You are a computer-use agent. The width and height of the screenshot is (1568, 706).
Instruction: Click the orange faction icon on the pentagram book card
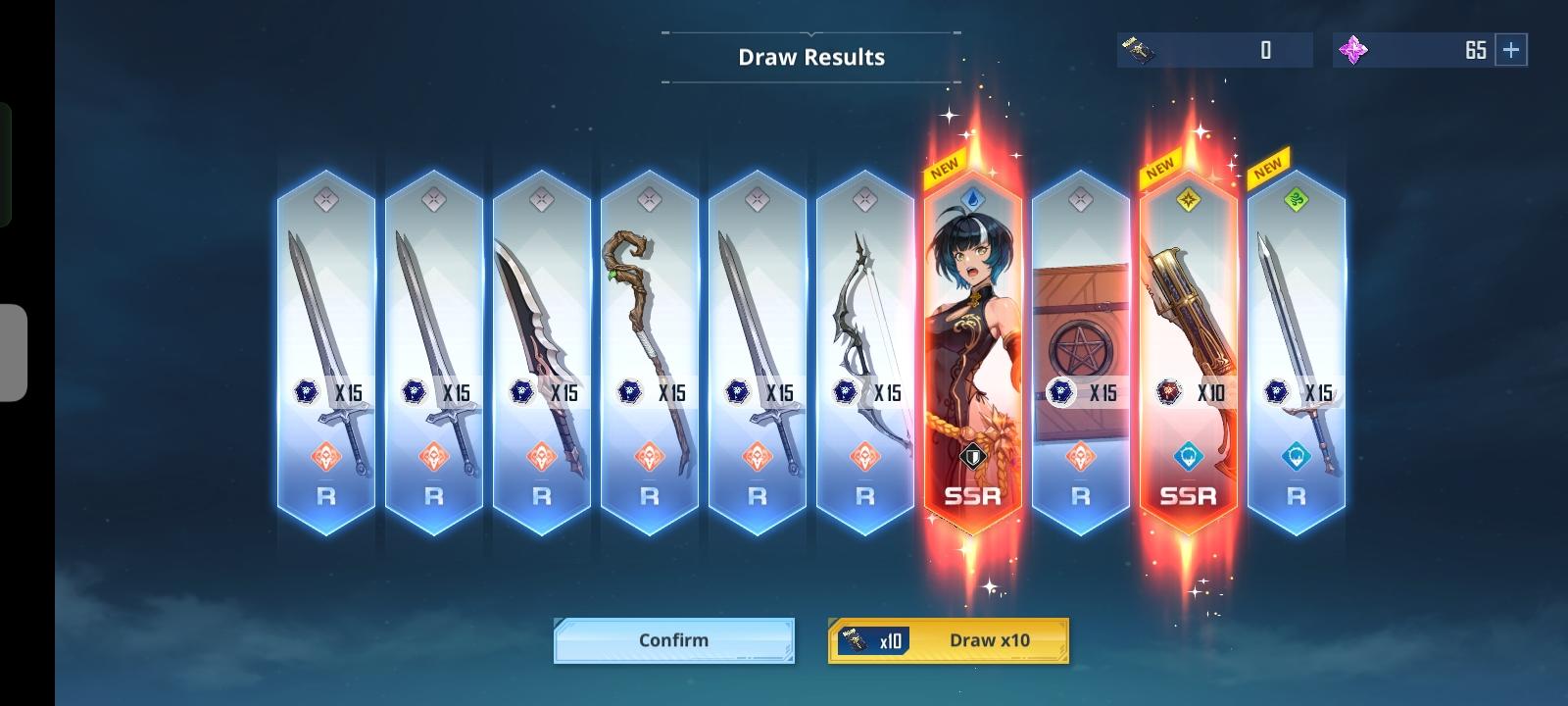pos(1080,457)
